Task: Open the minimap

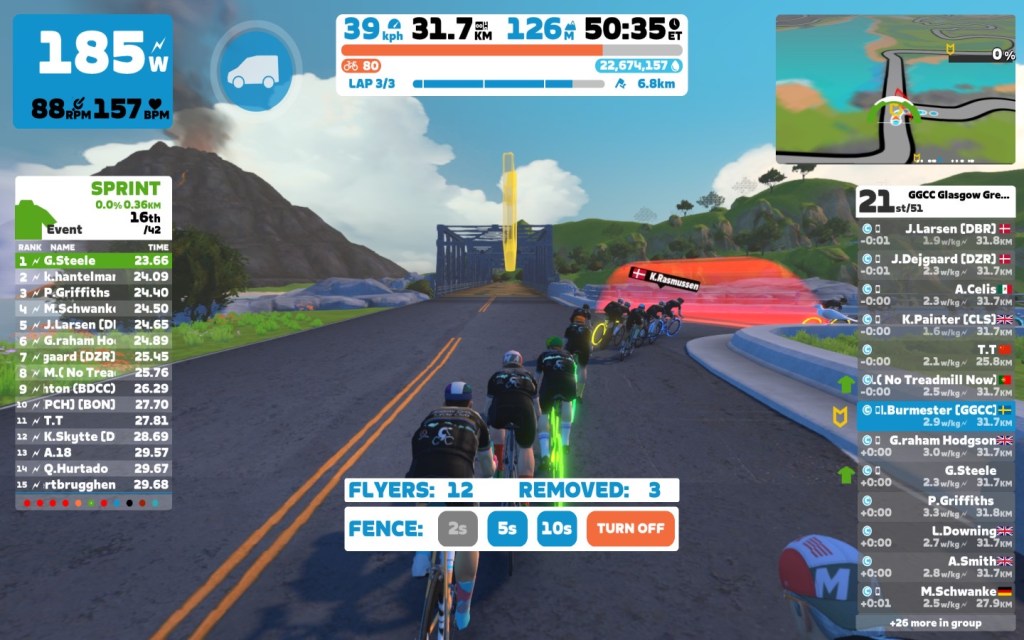Action: tap(895, 89)
